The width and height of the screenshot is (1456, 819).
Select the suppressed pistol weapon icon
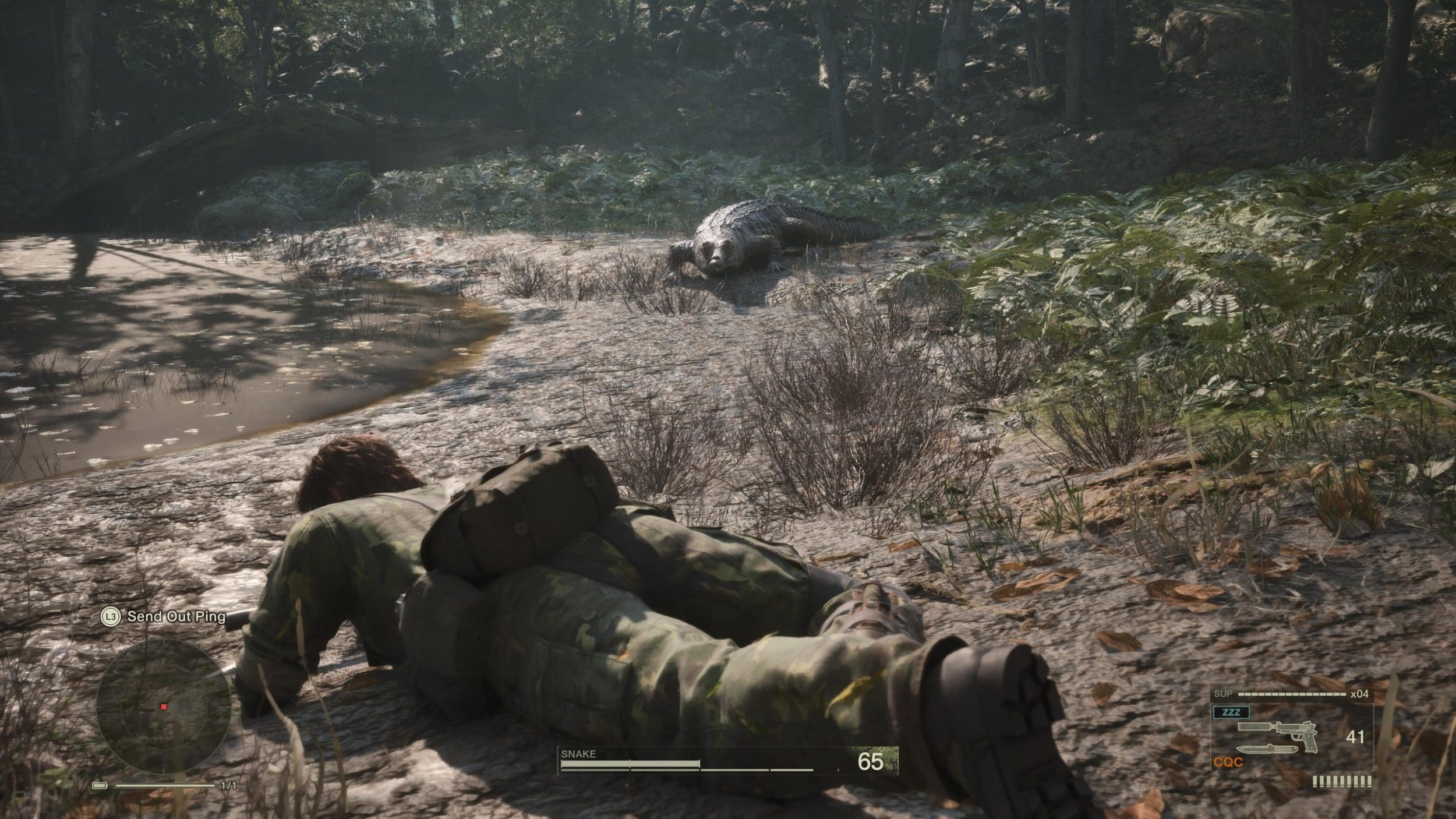1275,729
